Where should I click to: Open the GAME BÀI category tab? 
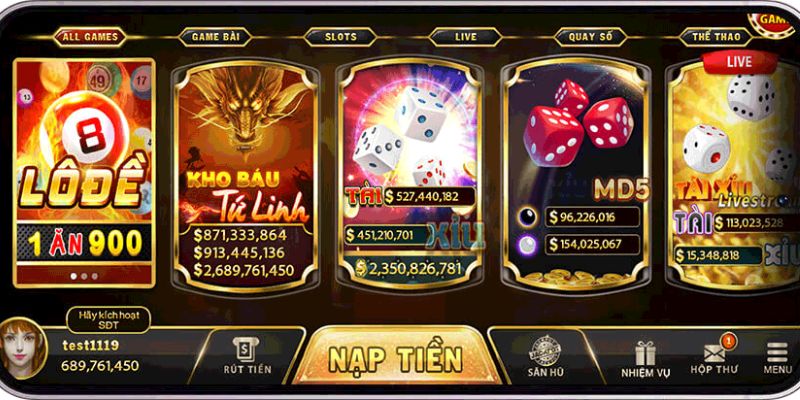(x=214, y=37)
